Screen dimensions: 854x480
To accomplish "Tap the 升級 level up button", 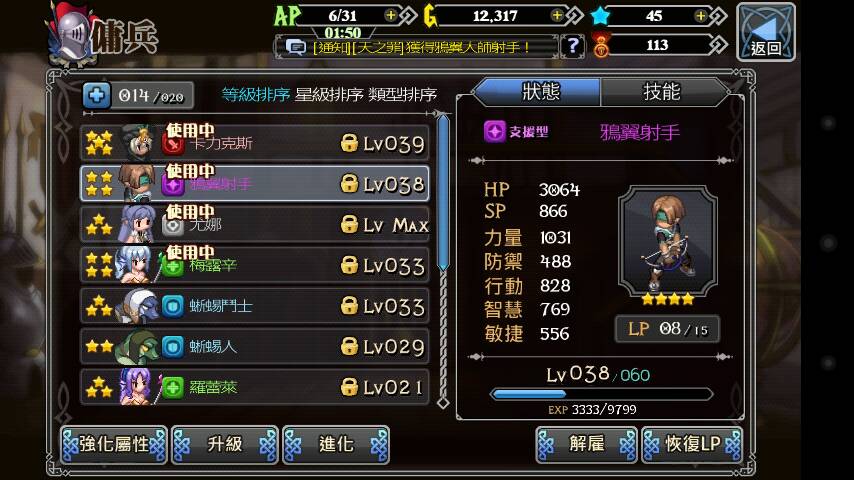I will [x=225, y=444].
